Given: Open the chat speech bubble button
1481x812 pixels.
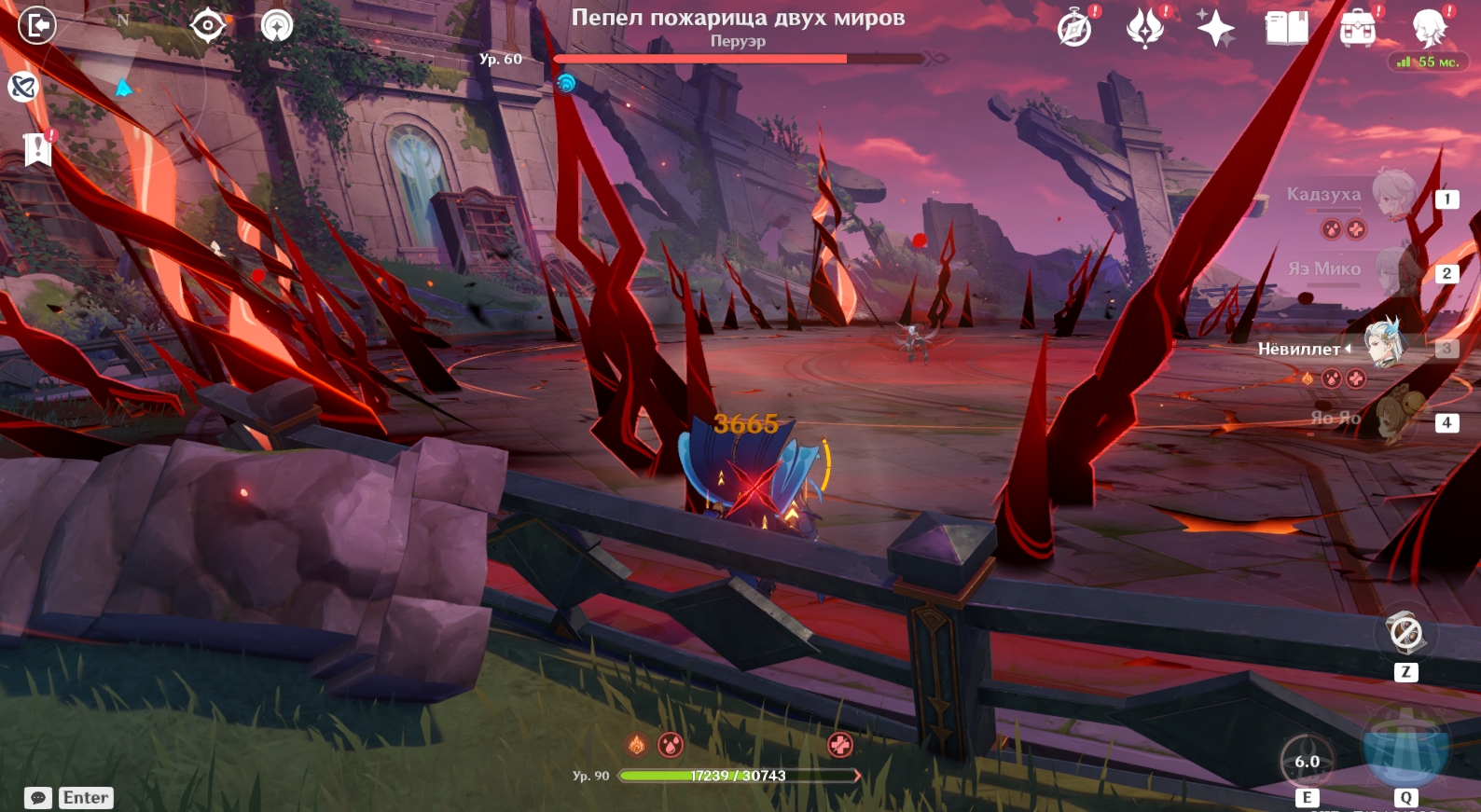Looking at the screenshot, I should pos(38,798).
